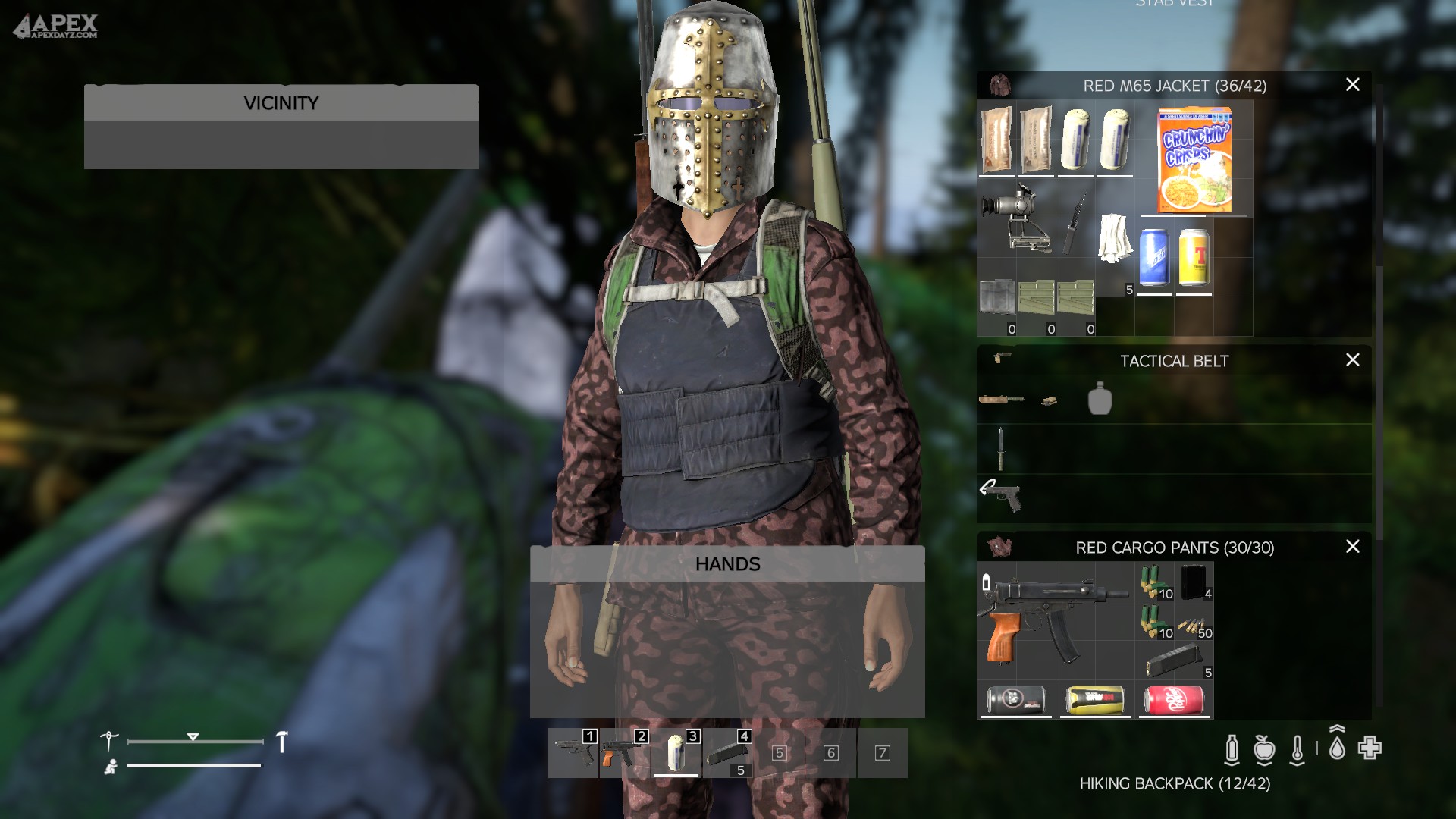Click the apple food status icon
This screenshot has height=819, width=1456.
(x=1263, y=748)
